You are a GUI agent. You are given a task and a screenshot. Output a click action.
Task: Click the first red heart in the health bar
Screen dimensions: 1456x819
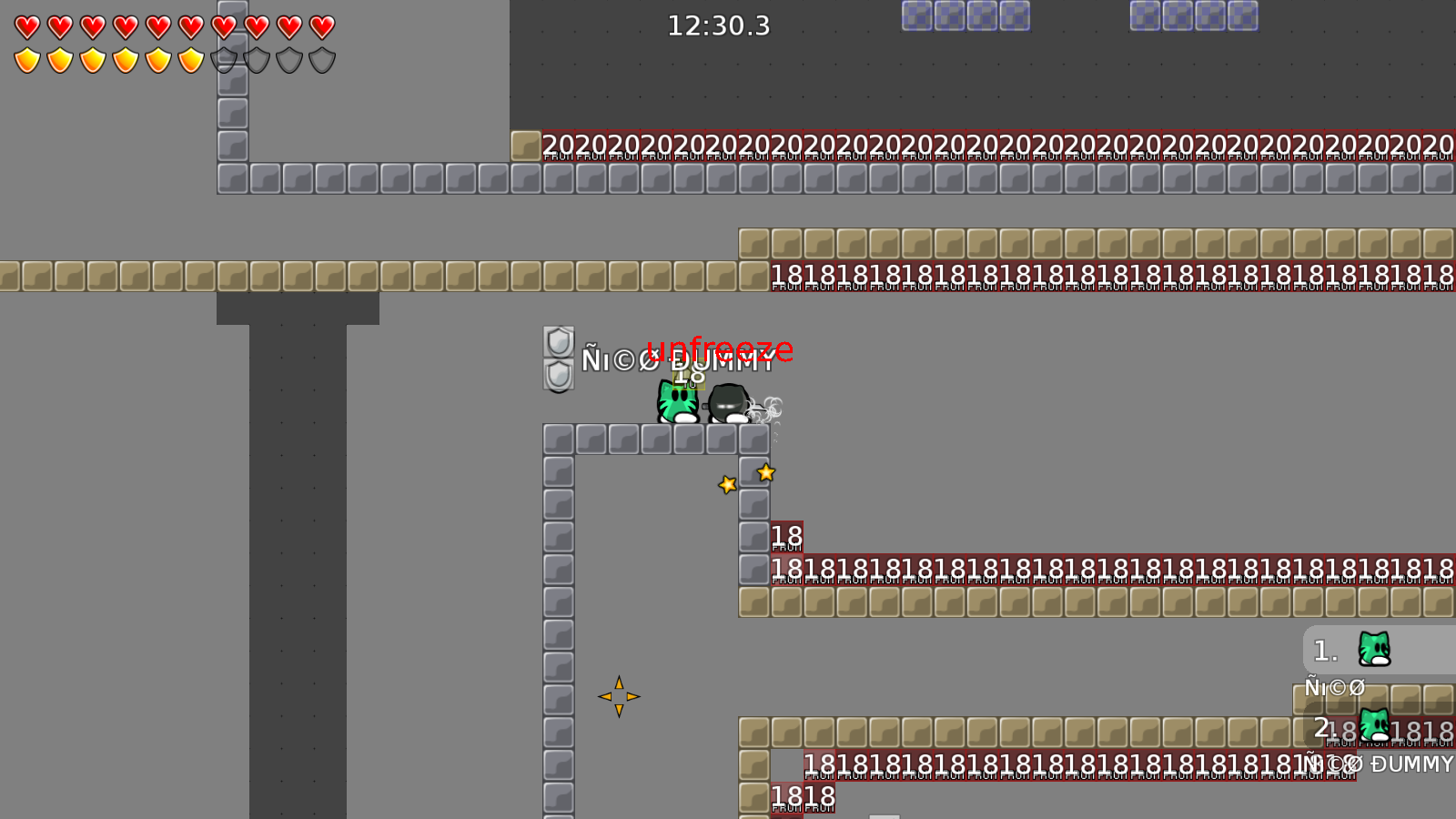pyautogui.click(x=26, y=26)
